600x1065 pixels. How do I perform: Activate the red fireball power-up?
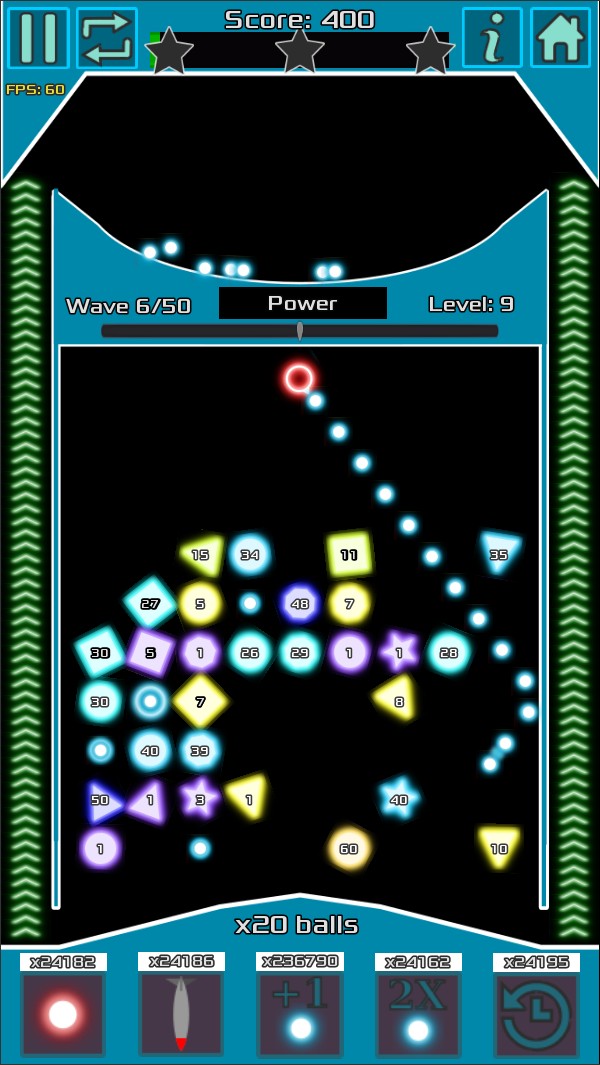63,1014
